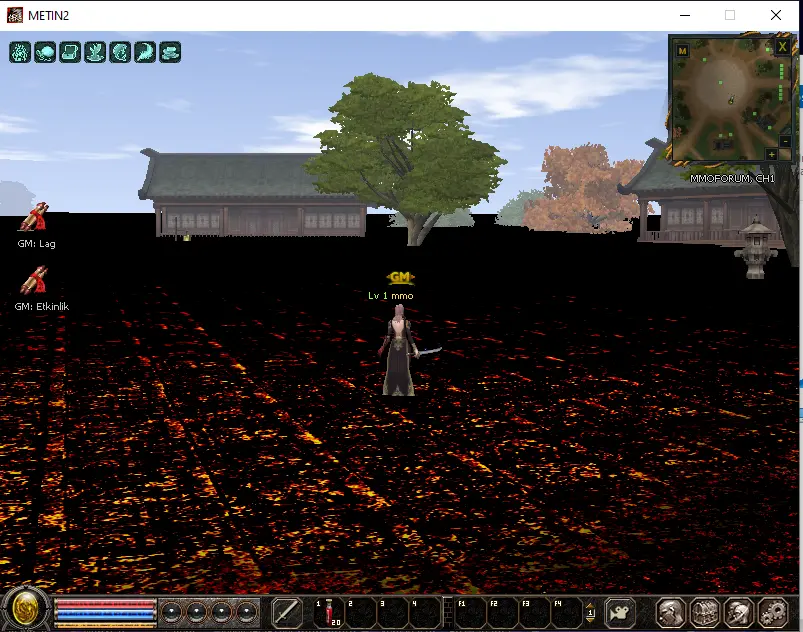The width and height of the screenshot is (803, 632).
Task: Use the red potion in quickslot 1
Action: point(328,612)
